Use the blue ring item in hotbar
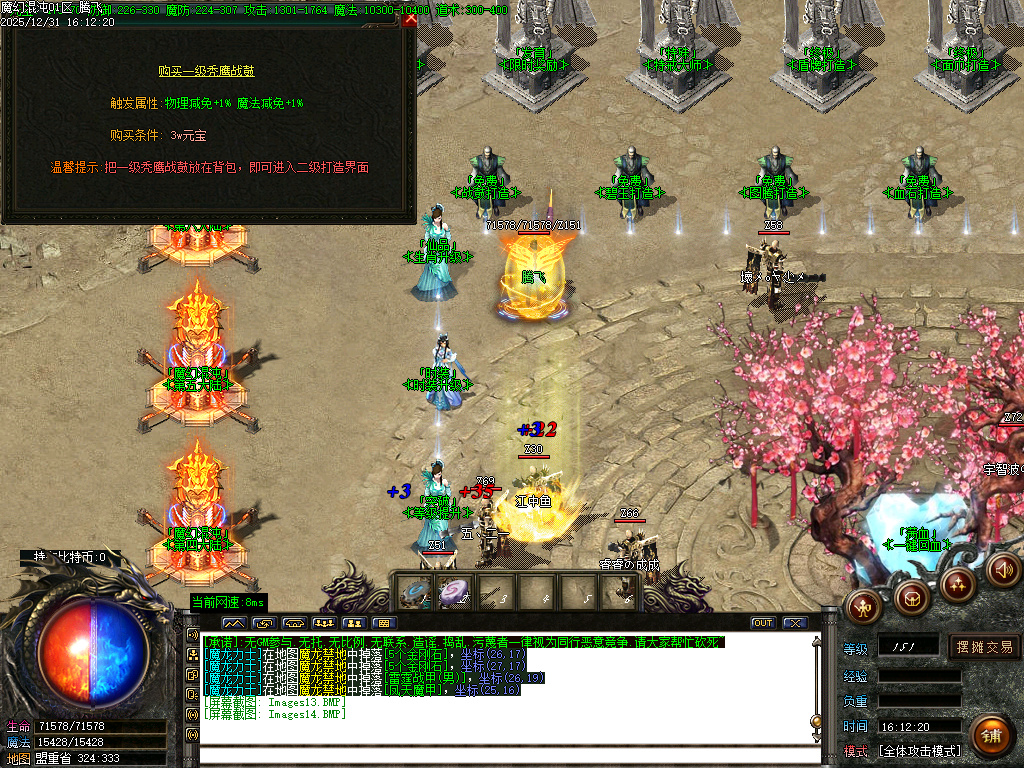 413,592
